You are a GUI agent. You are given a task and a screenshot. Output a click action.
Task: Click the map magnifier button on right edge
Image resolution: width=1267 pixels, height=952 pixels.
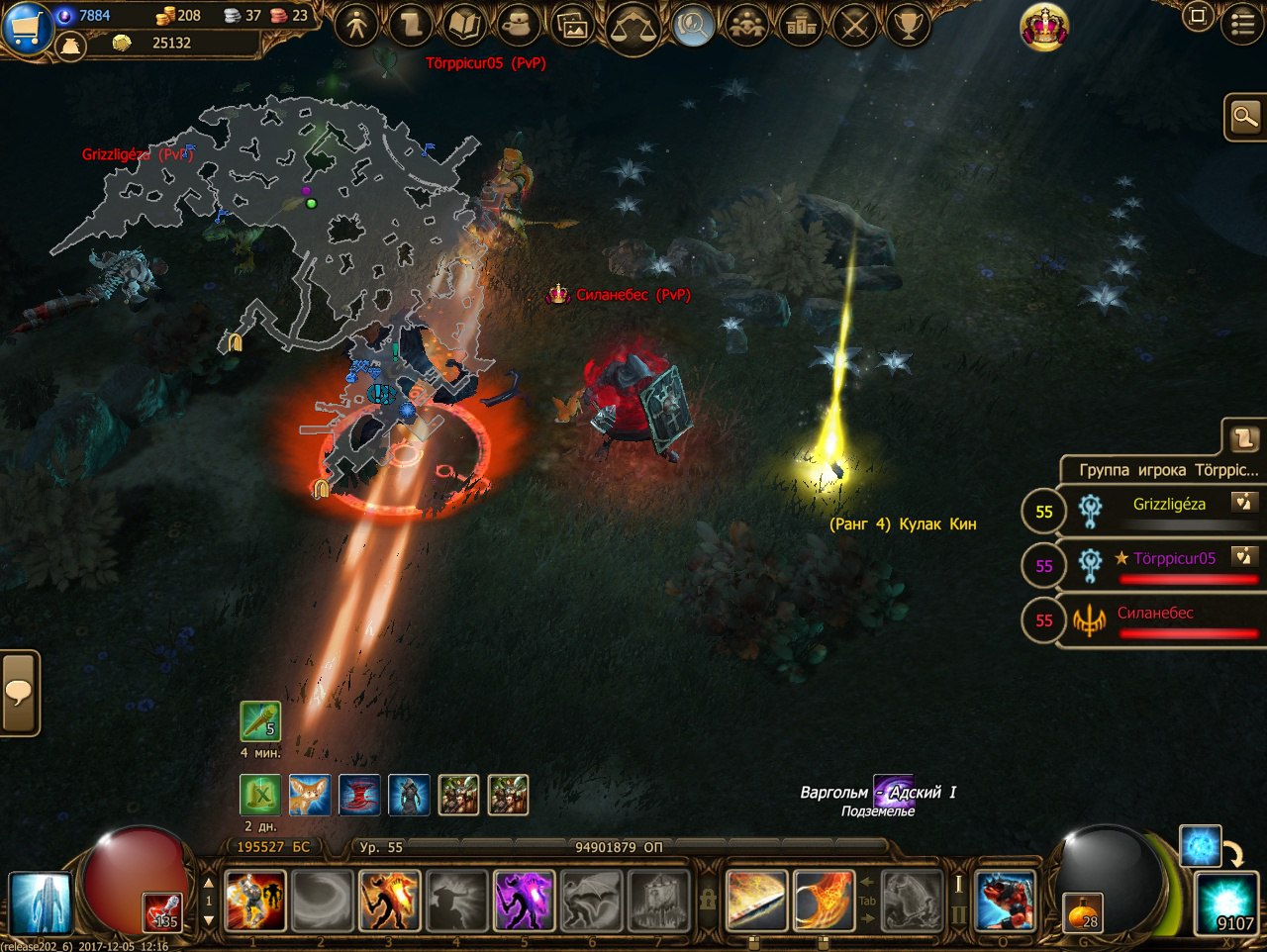(x=1244, y=119)
